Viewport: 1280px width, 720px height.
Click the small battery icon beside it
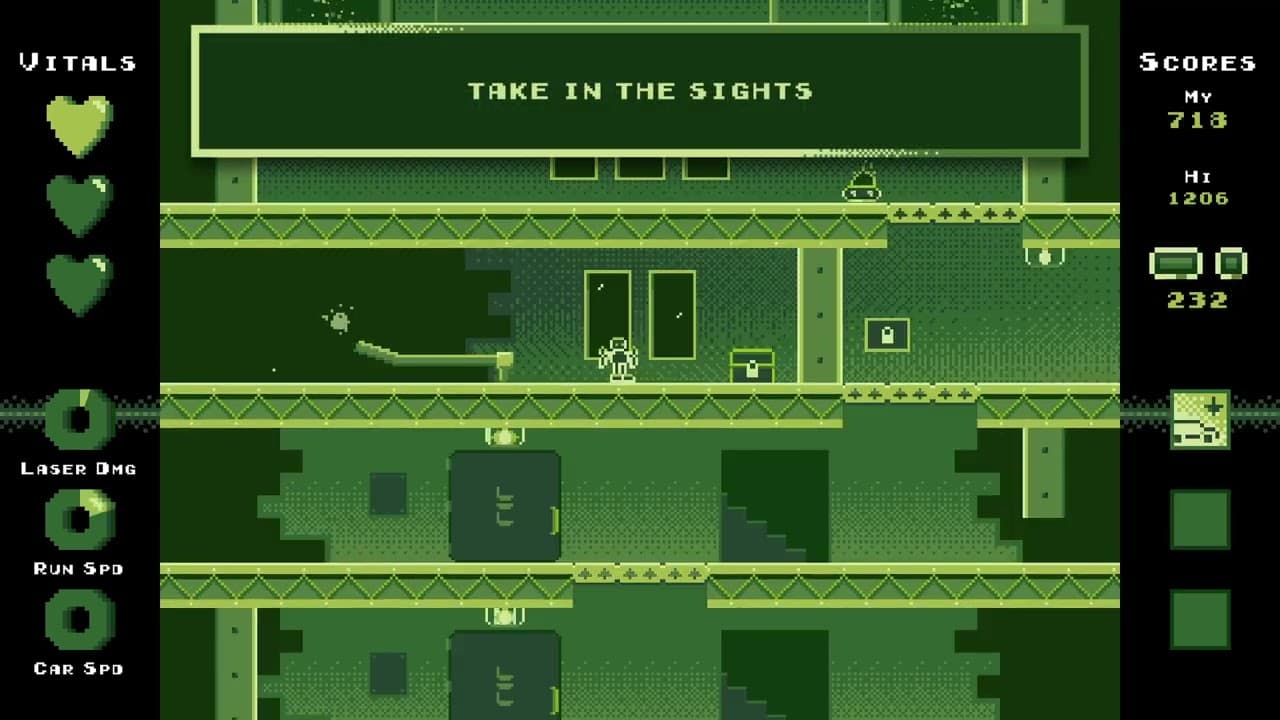pos(1230,262)
